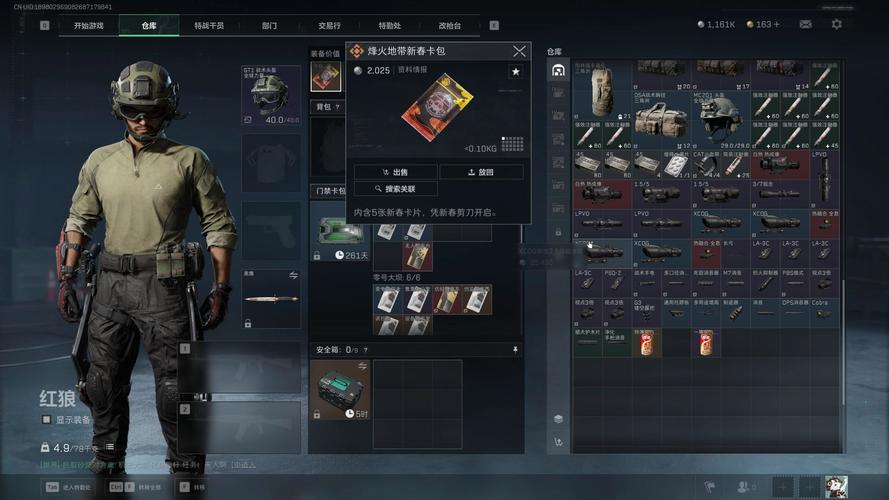Select the equipped tactical helmet slot
This screenshot has width=889, height=500.
point(271,95)
